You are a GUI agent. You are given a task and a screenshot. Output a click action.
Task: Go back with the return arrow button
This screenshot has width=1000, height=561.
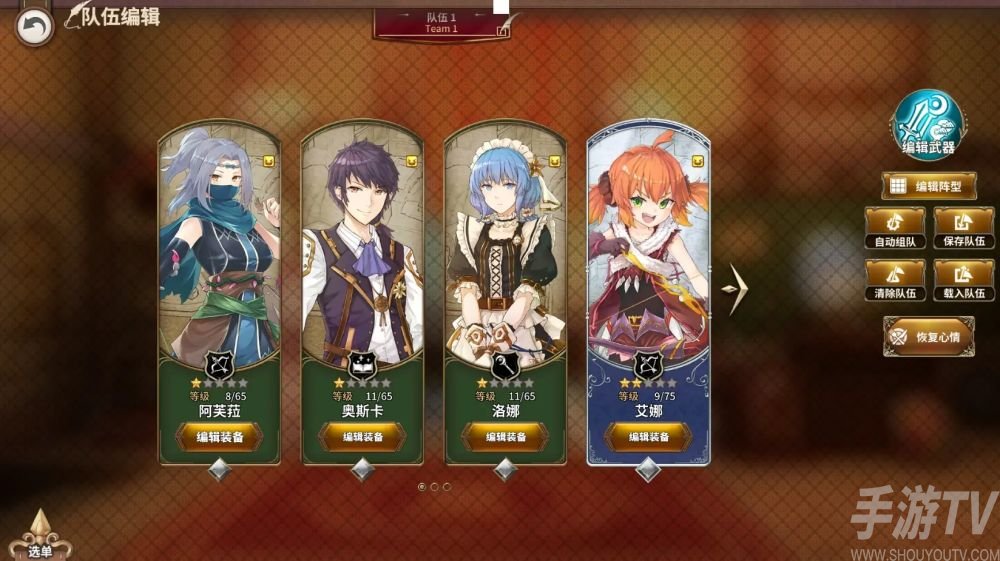click(36, 27)
